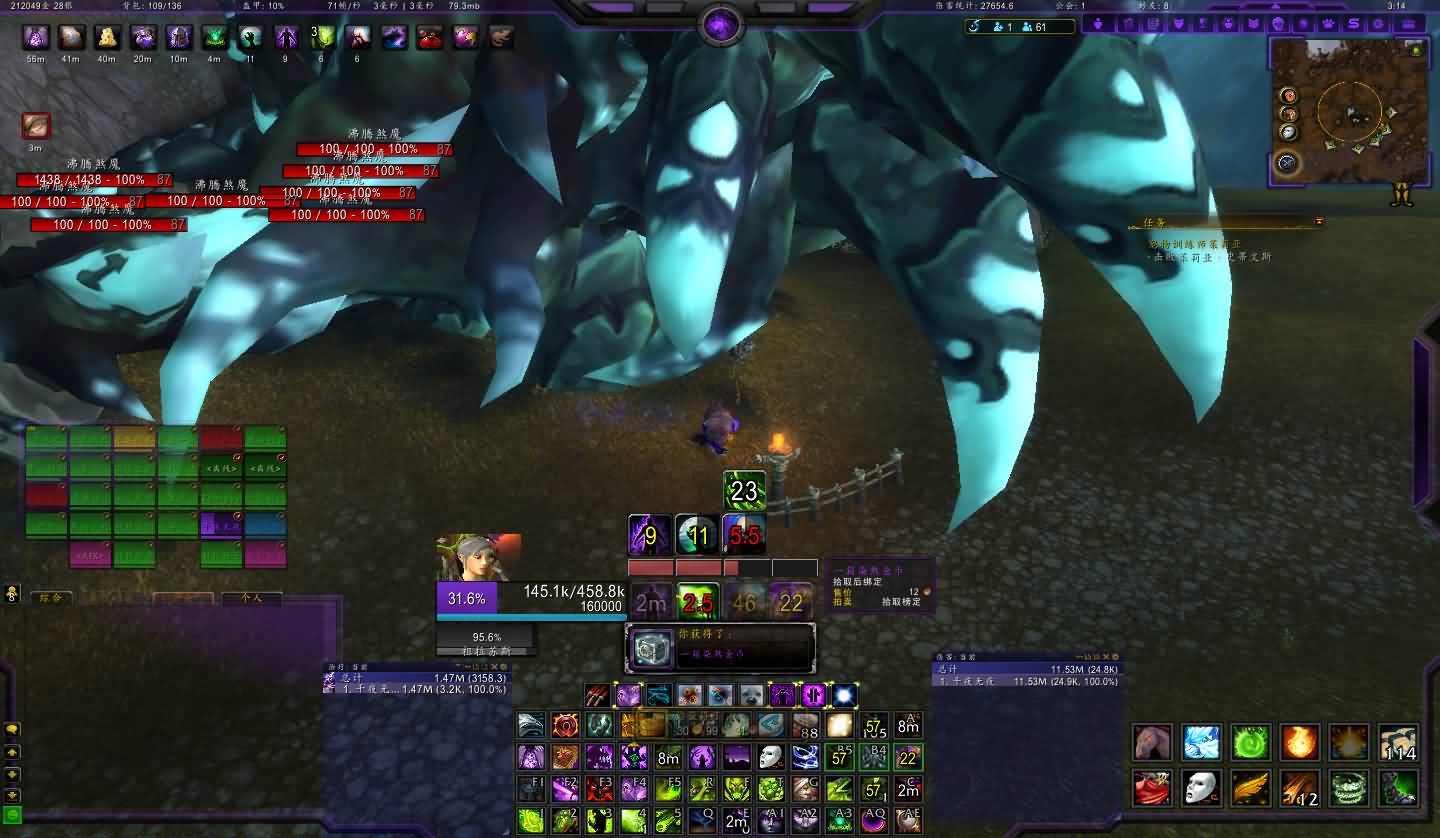The height and width of the screenshot is (838, 1440).
Task: Use the blue frost dragon icon
Action: [x=1202, y=743]
